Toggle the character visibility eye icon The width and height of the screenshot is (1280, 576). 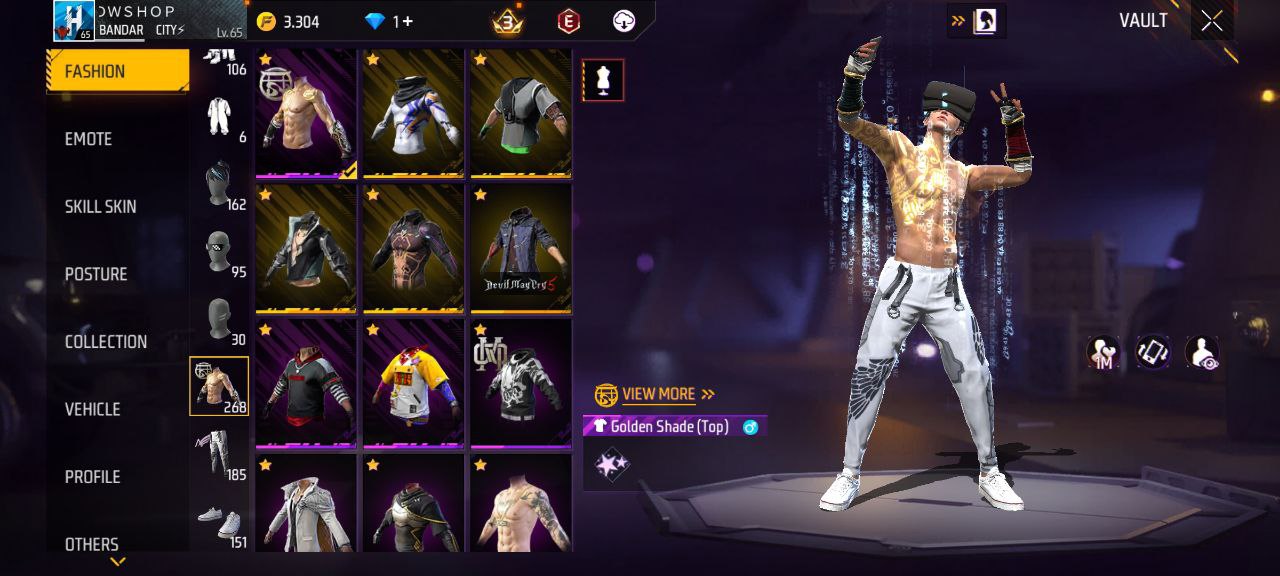point(1201,353)
